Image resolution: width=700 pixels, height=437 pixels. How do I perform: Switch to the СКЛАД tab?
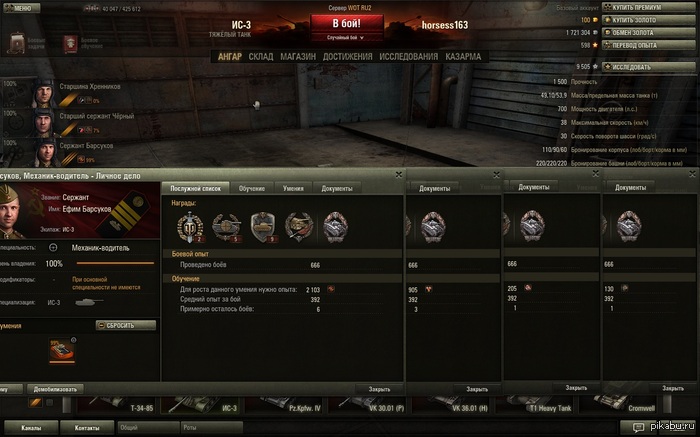pos(260,56)
